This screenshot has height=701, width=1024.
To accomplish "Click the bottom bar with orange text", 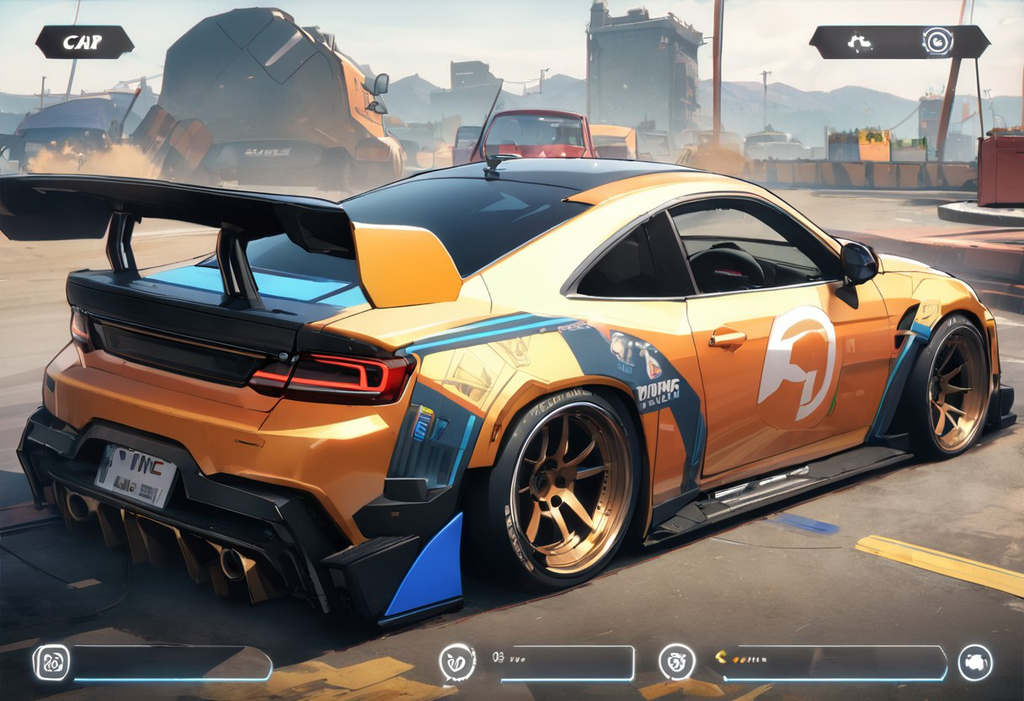I will click(832, 662).
